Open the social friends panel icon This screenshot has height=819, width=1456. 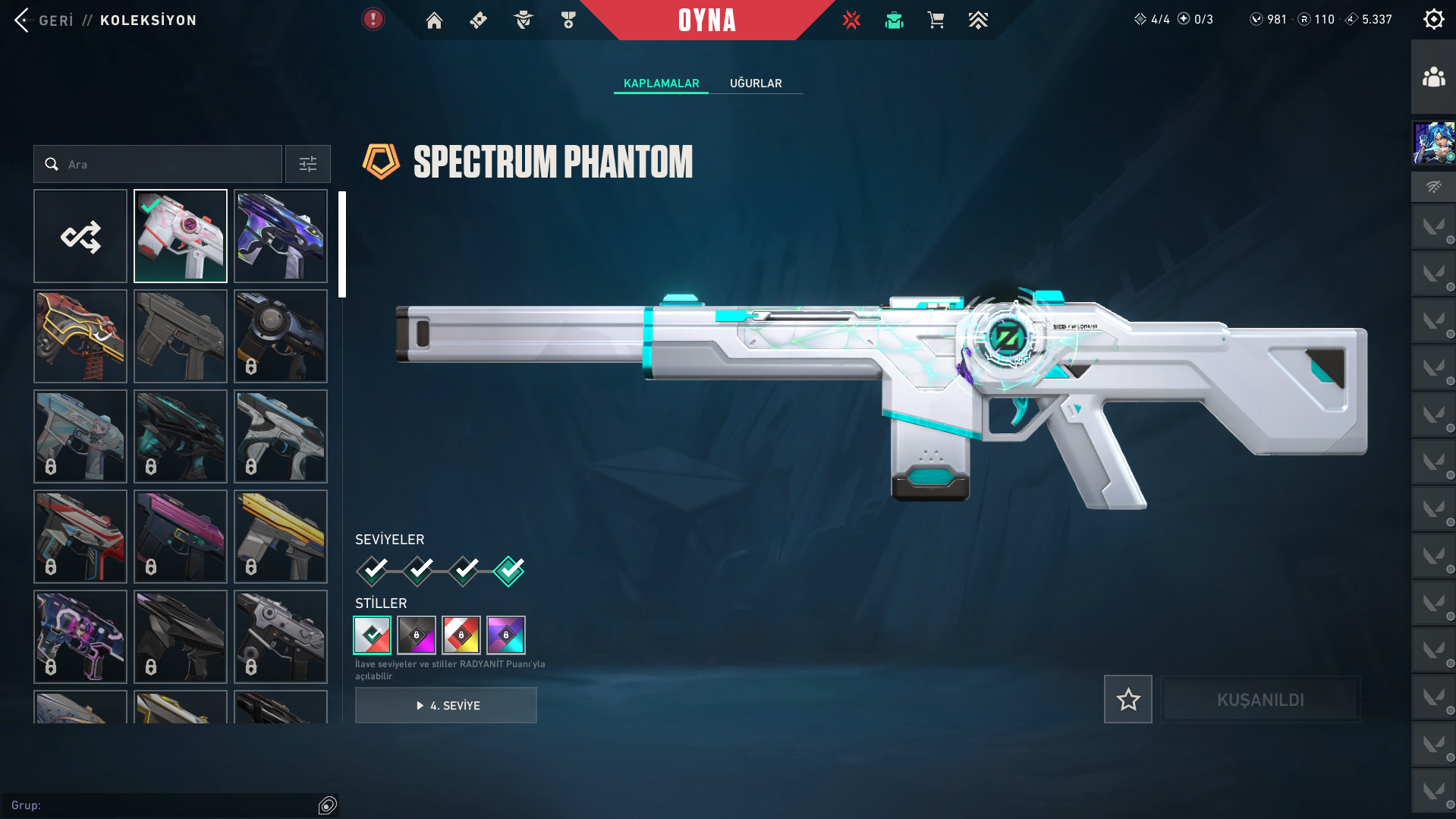click(x=1433, y=77)
